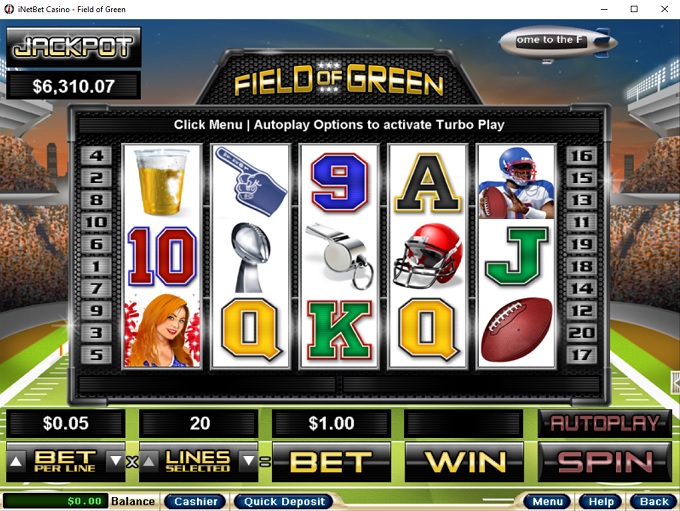
Task: Select payline number 4 marker
Action: 97,157
